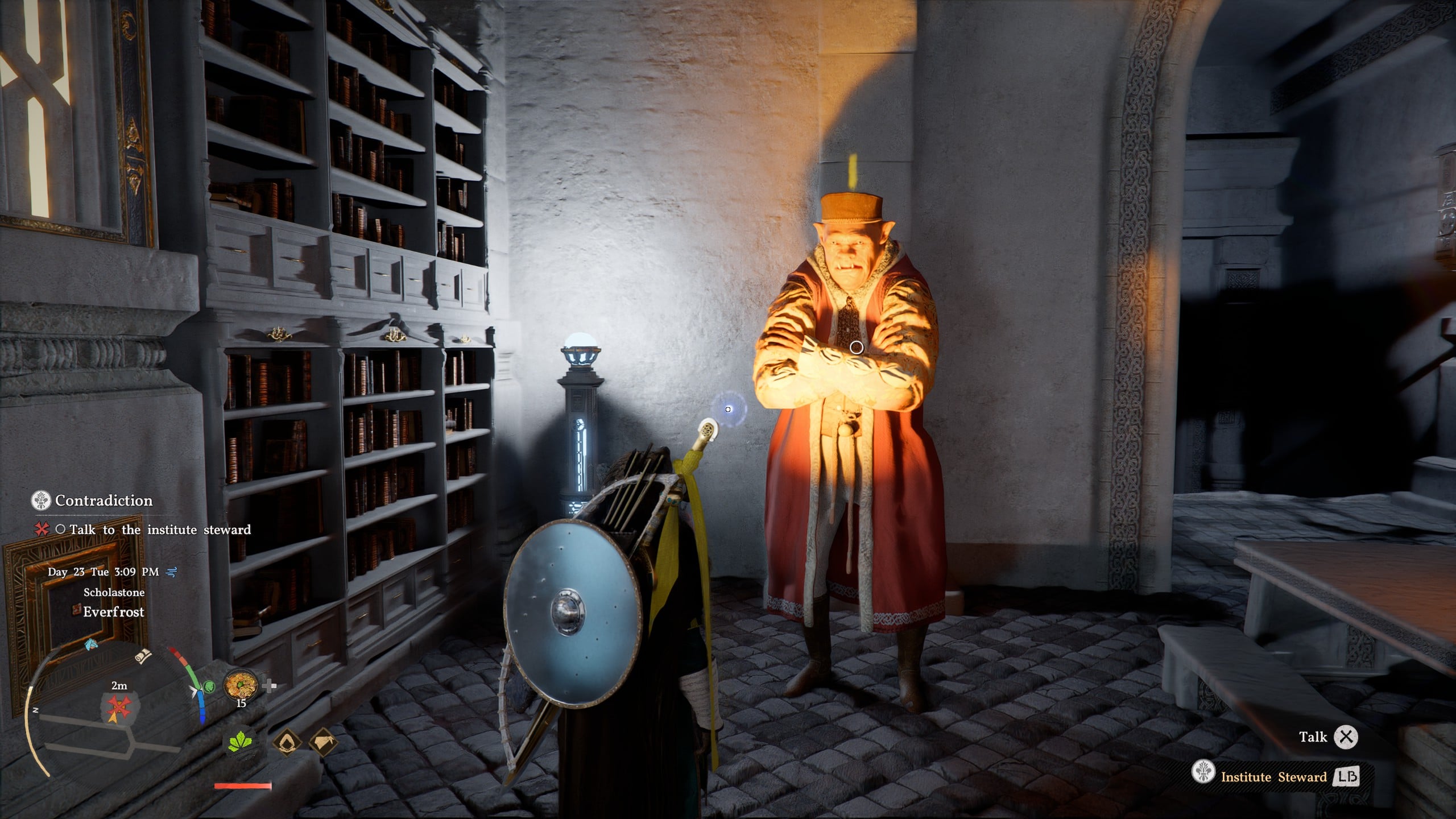This screenshot has width=1456, height=819.
Task: Click the green head status icon
Action: tap(209, 687)
